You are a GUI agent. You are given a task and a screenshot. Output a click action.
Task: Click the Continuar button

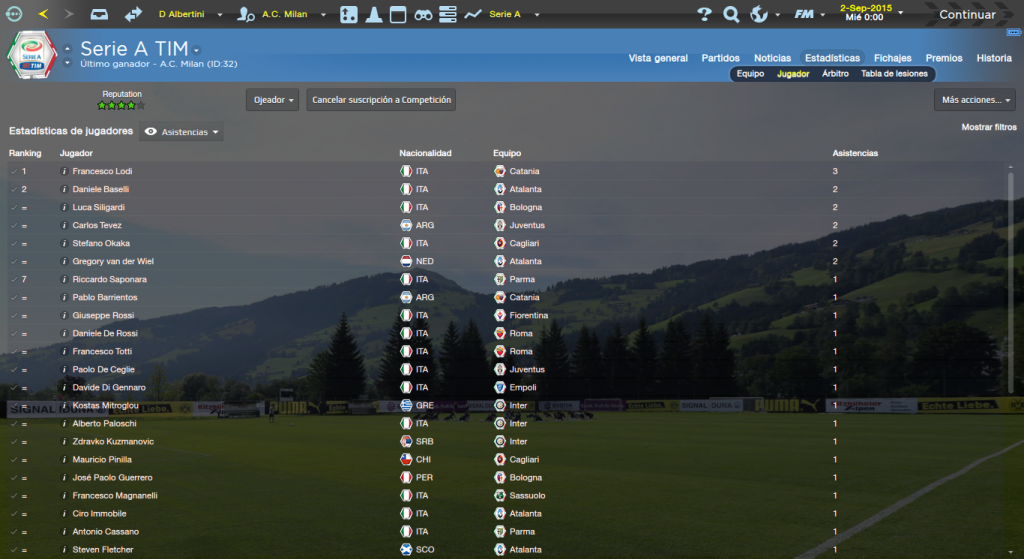(x=966, y=14)
